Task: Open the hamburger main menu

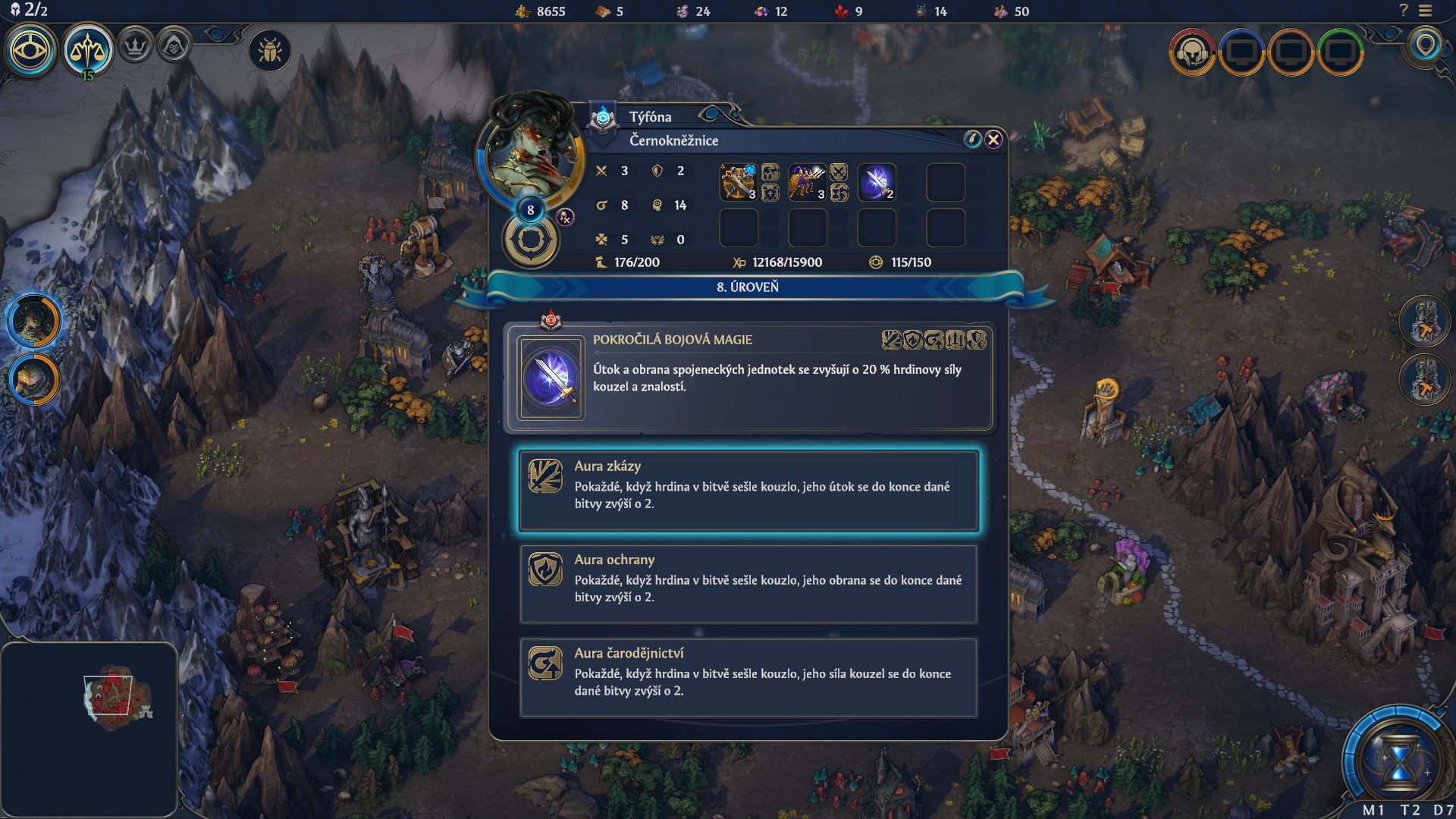Action: point(1426,11)
